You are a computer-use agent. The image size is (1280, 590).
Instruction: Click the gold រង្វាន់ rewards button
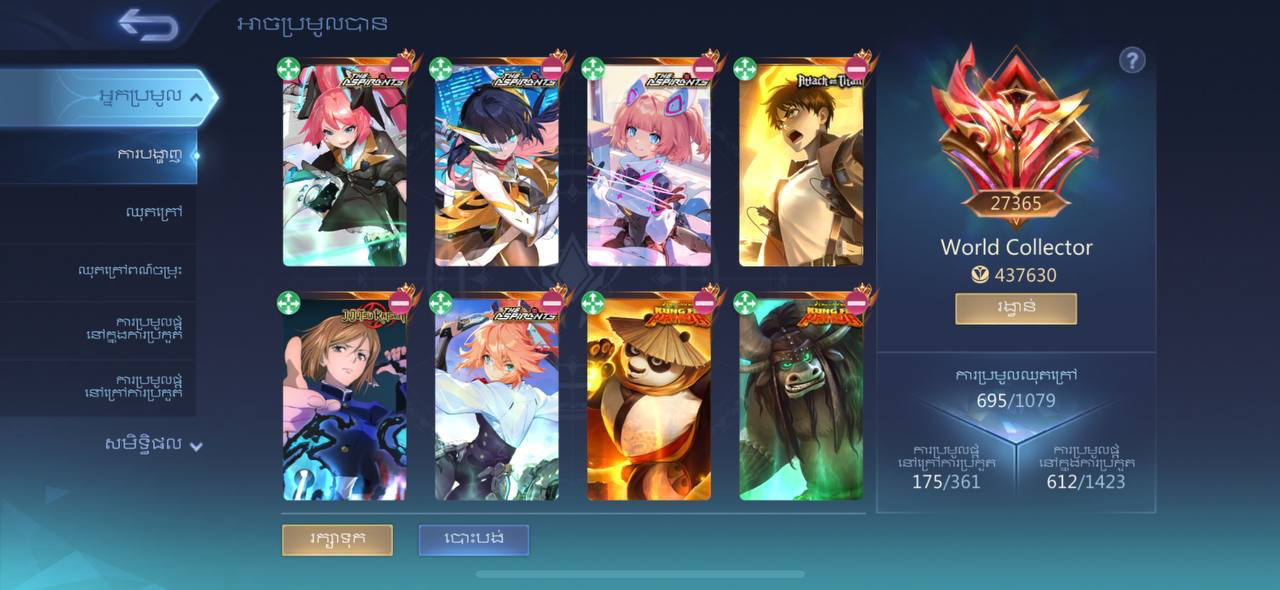1015,308
